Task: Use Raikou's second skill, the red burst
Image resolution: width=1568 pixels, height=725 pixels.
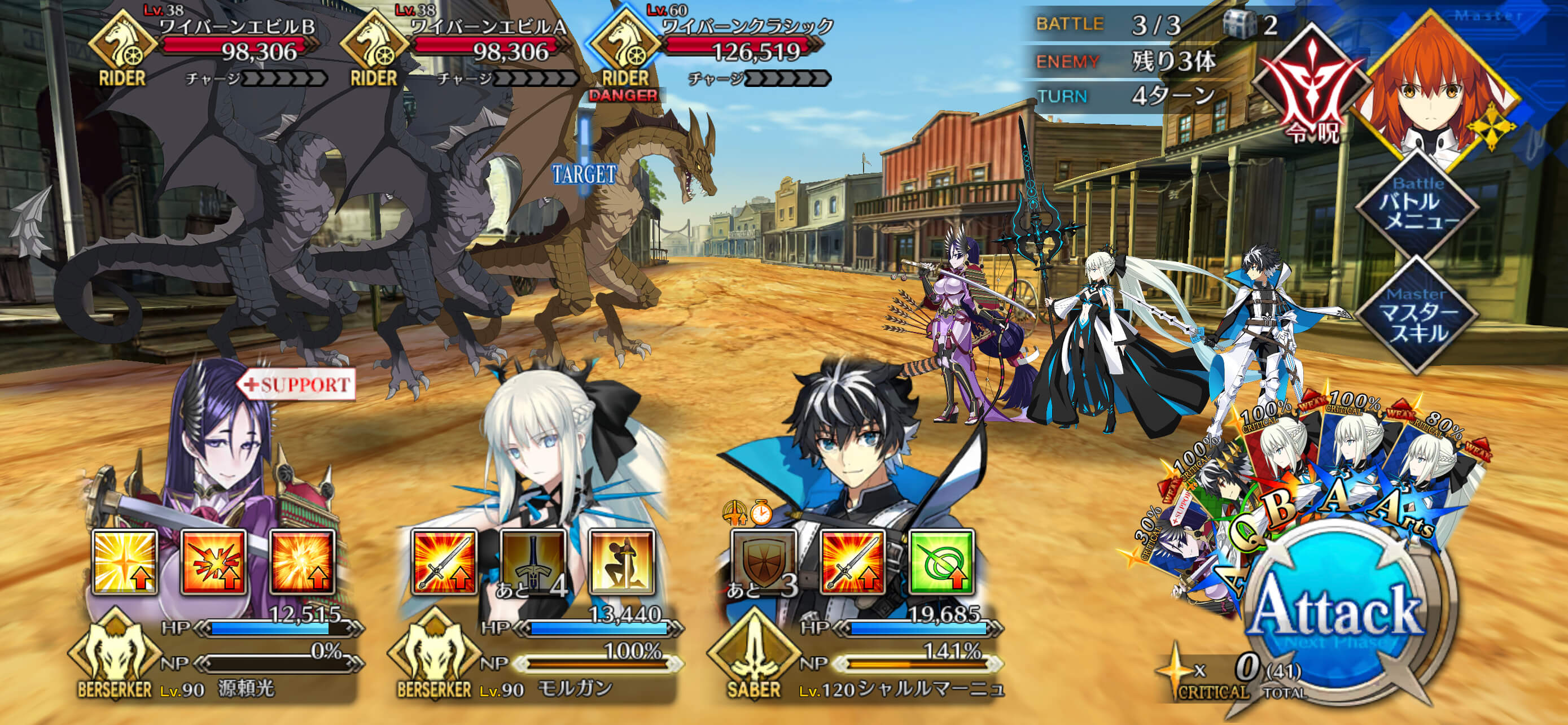Action: click(214, 562)
